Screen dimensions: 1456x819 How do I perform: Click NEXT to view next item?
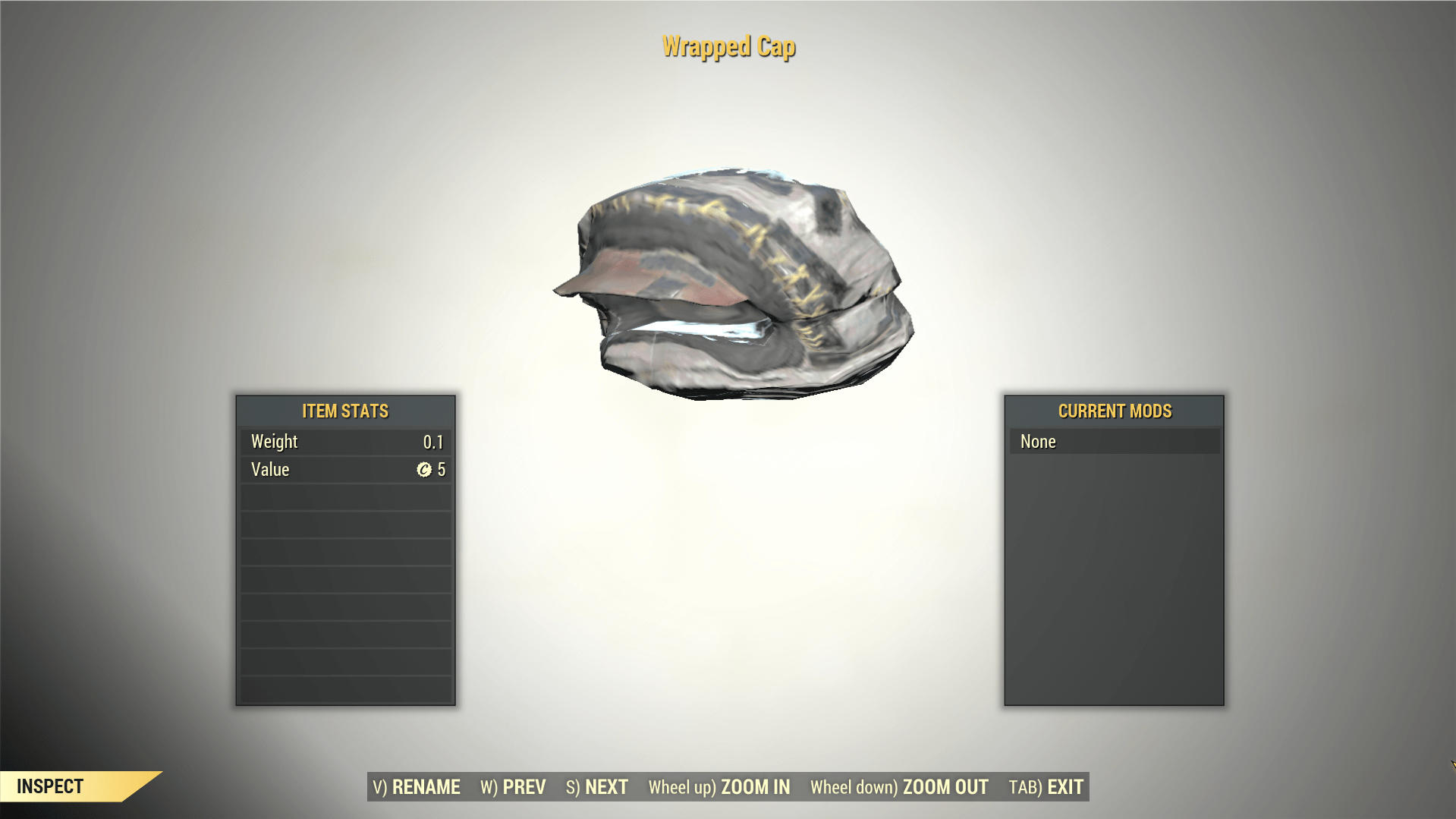coord(605,787)
